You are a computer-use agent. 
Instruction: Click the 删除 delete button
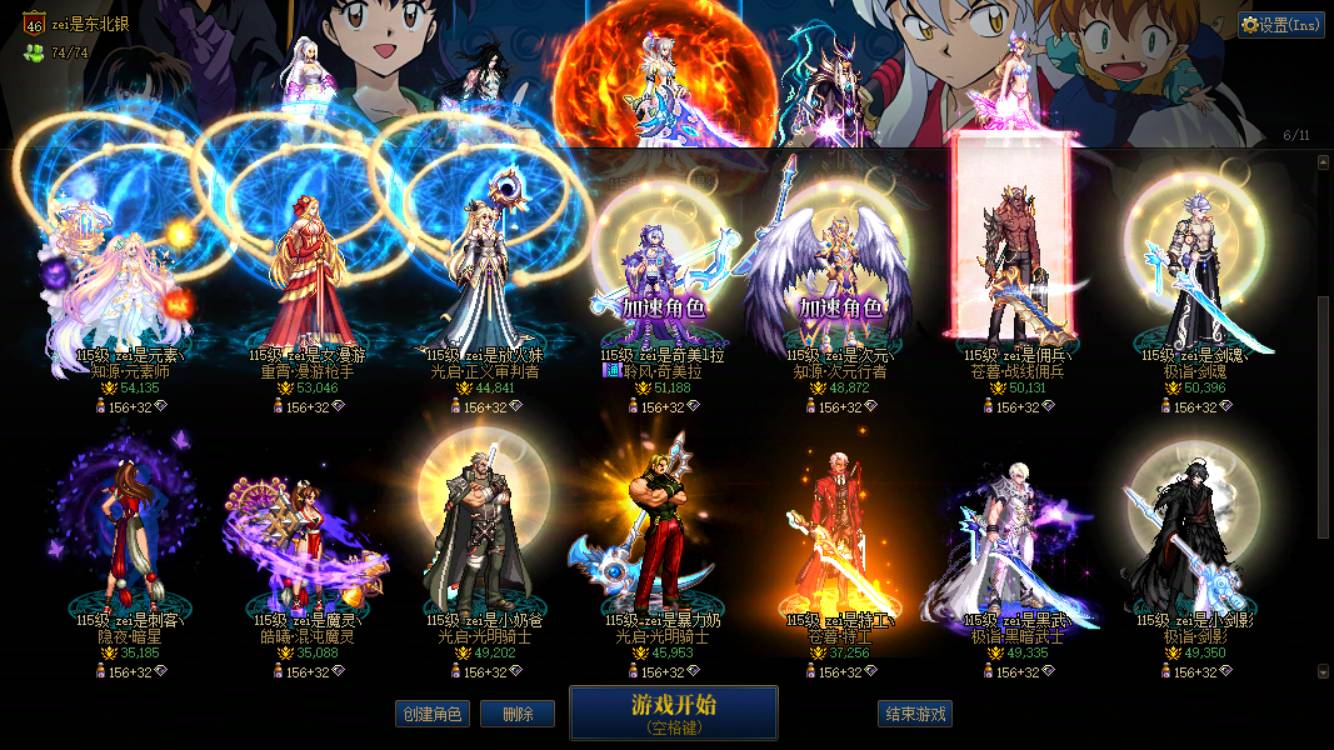(517, 714)
